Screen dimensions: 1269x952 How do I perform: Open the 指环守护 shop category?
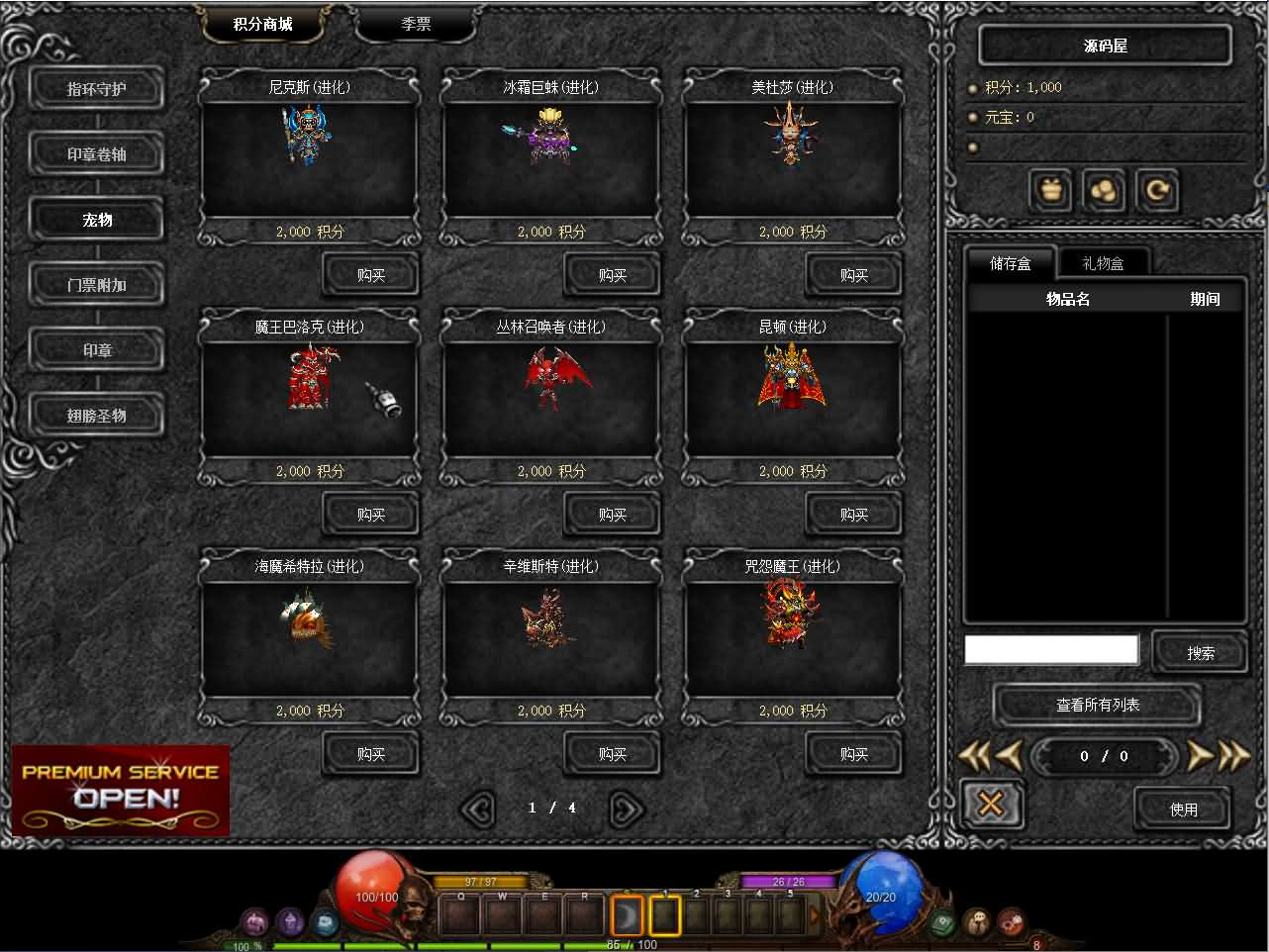click(x=97, y=89)
